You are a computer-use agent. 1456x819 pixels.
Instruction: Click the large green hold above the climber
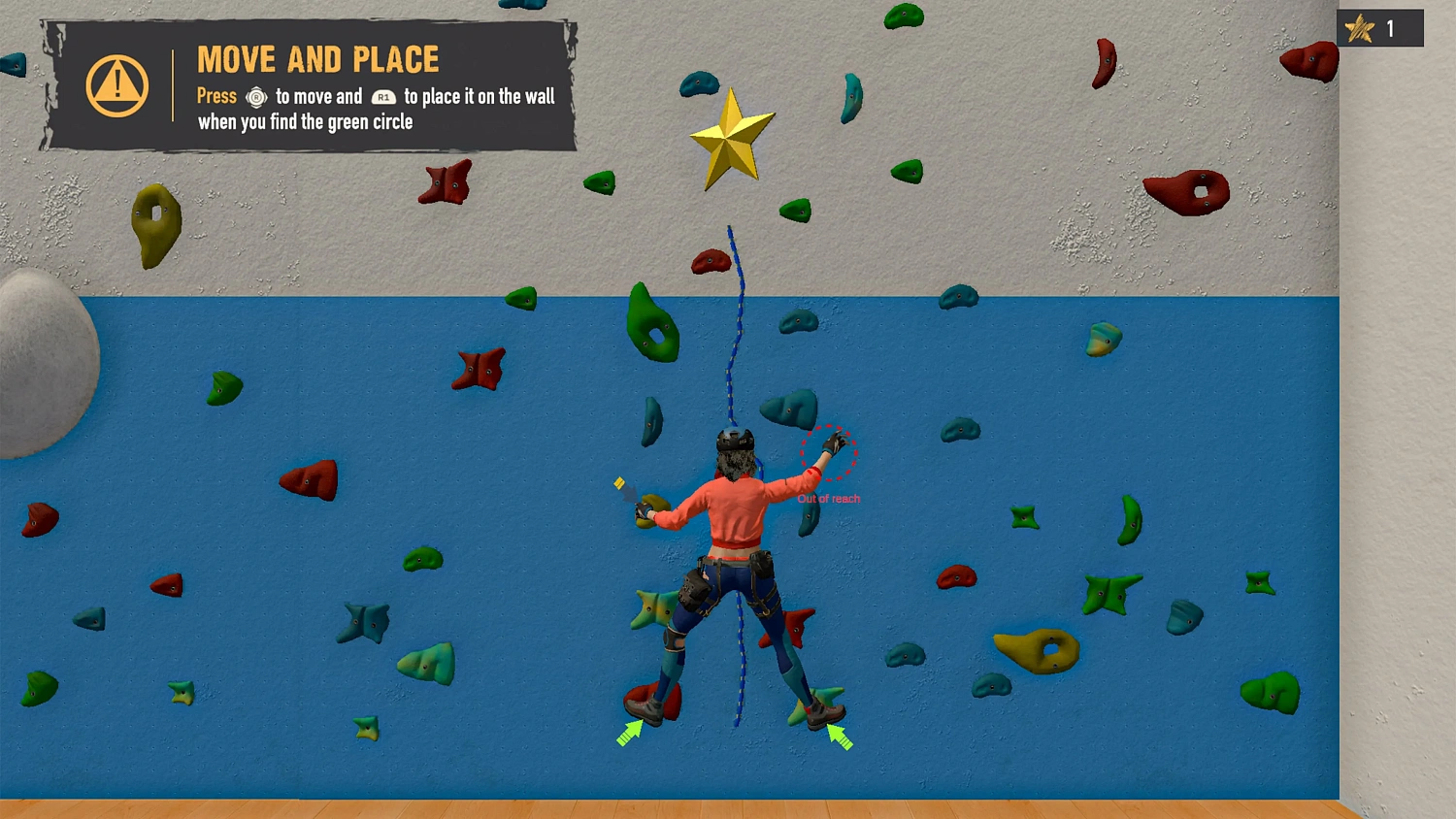(x=652, y=322)
